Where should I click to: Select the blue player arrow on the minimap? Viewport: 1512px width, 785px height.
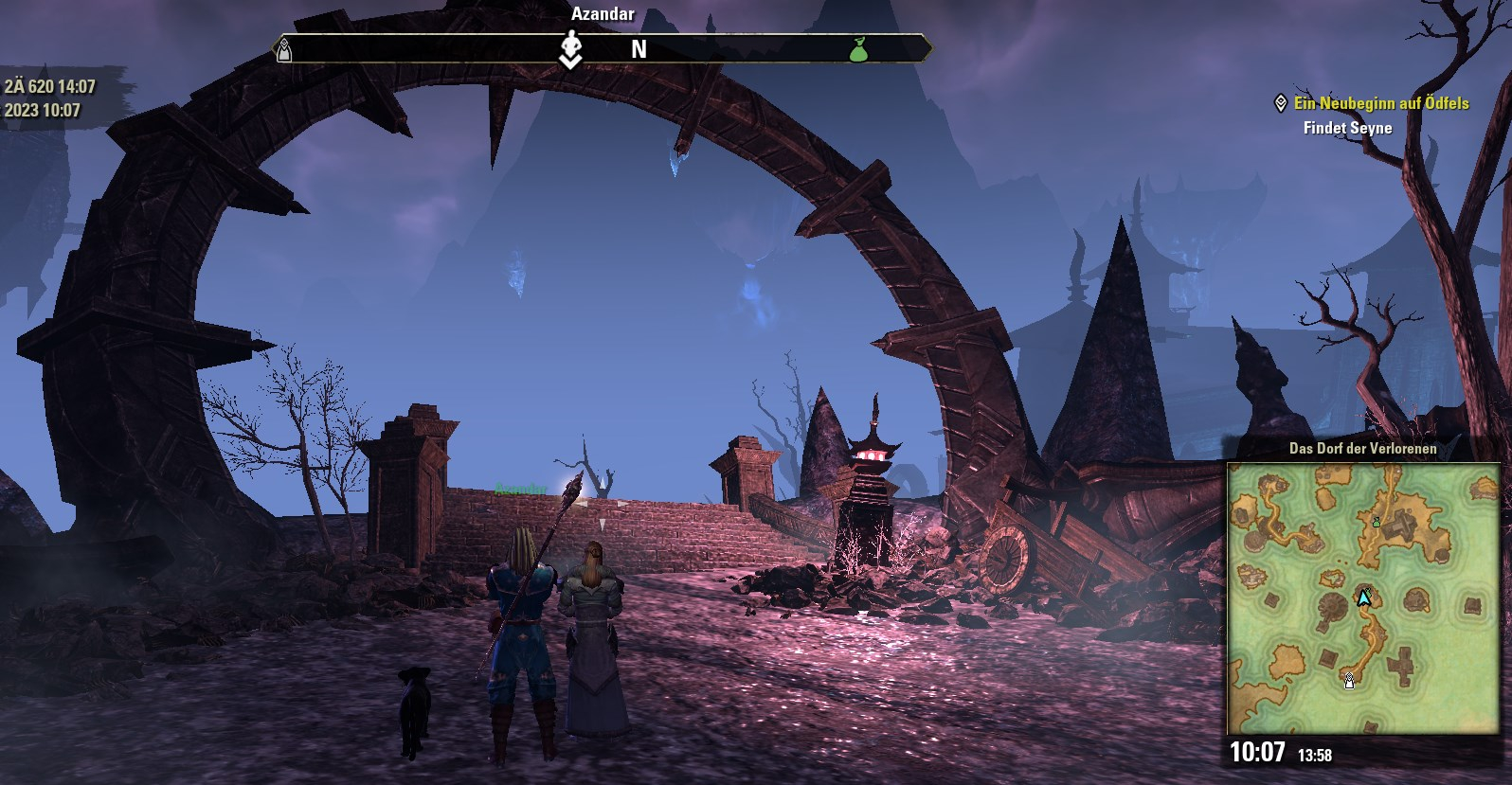[1364, 598]
